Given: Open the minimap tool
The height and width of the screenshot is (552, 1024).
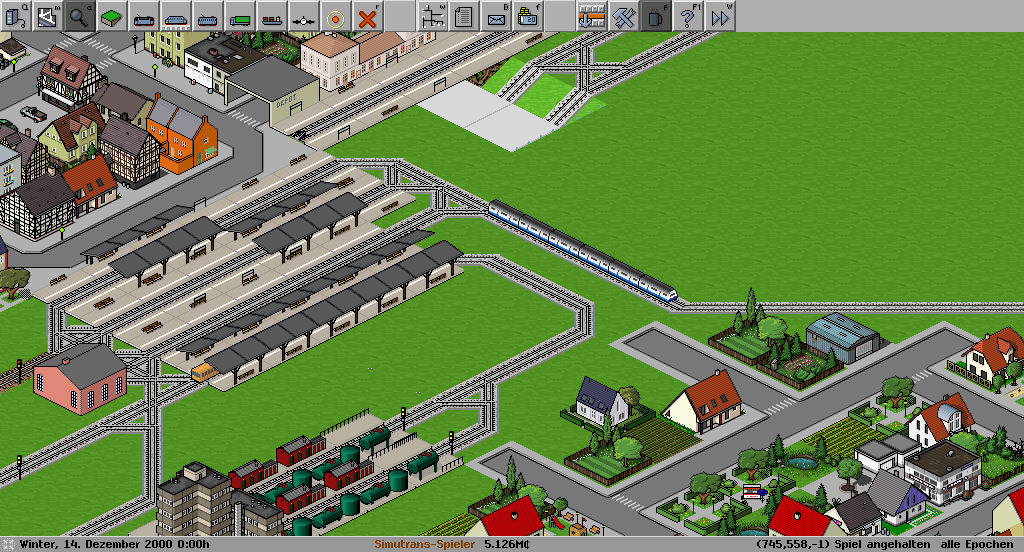Looking at the screenshot, I should coord(47,15).
